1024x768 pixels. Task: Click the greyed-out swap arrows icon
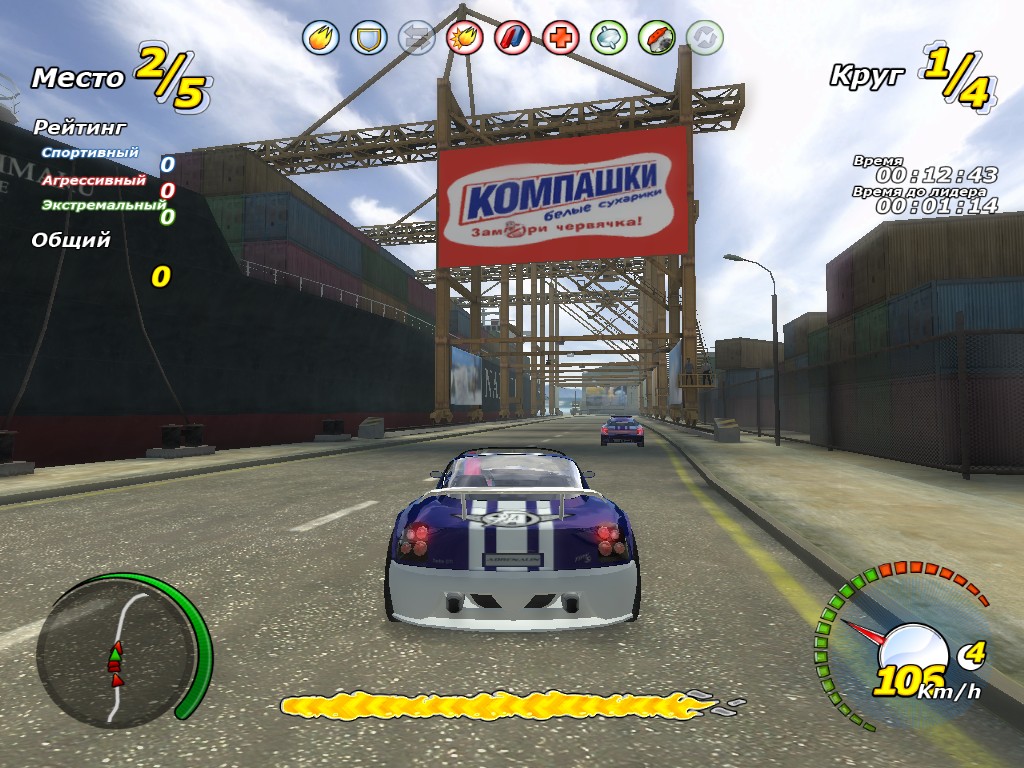click(x=415, y=38)
